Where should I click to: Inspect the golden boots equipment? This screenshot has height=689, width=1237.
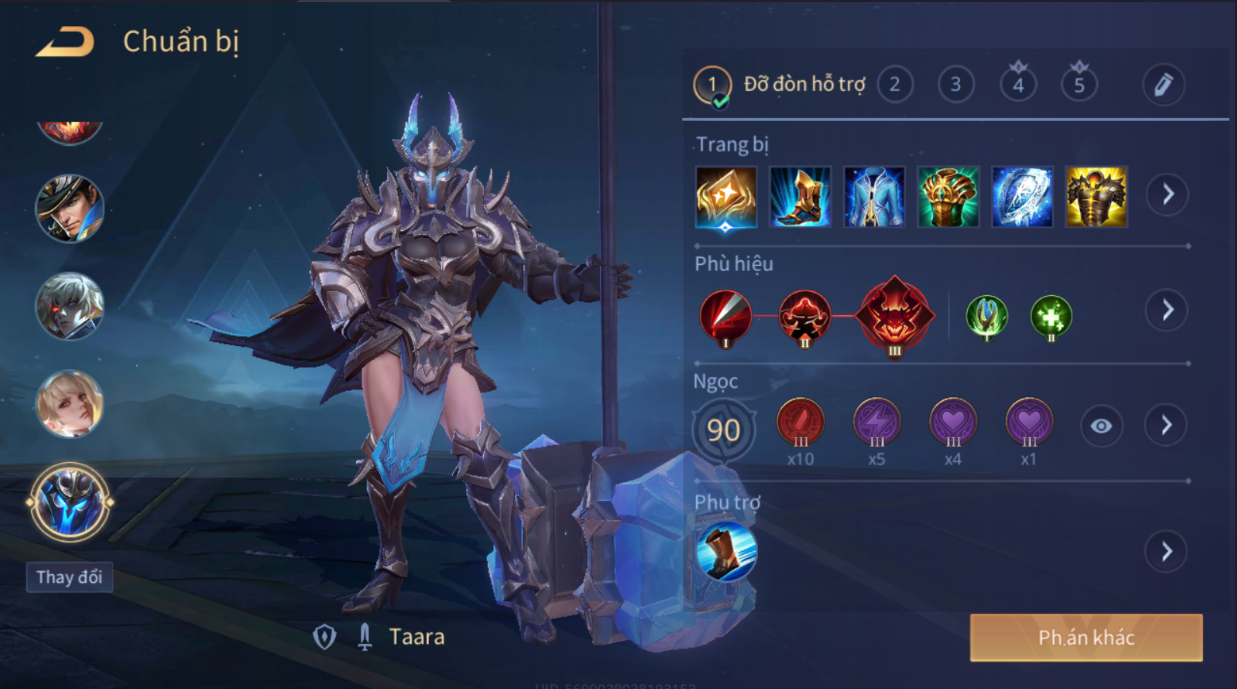[x=800, y=196]
